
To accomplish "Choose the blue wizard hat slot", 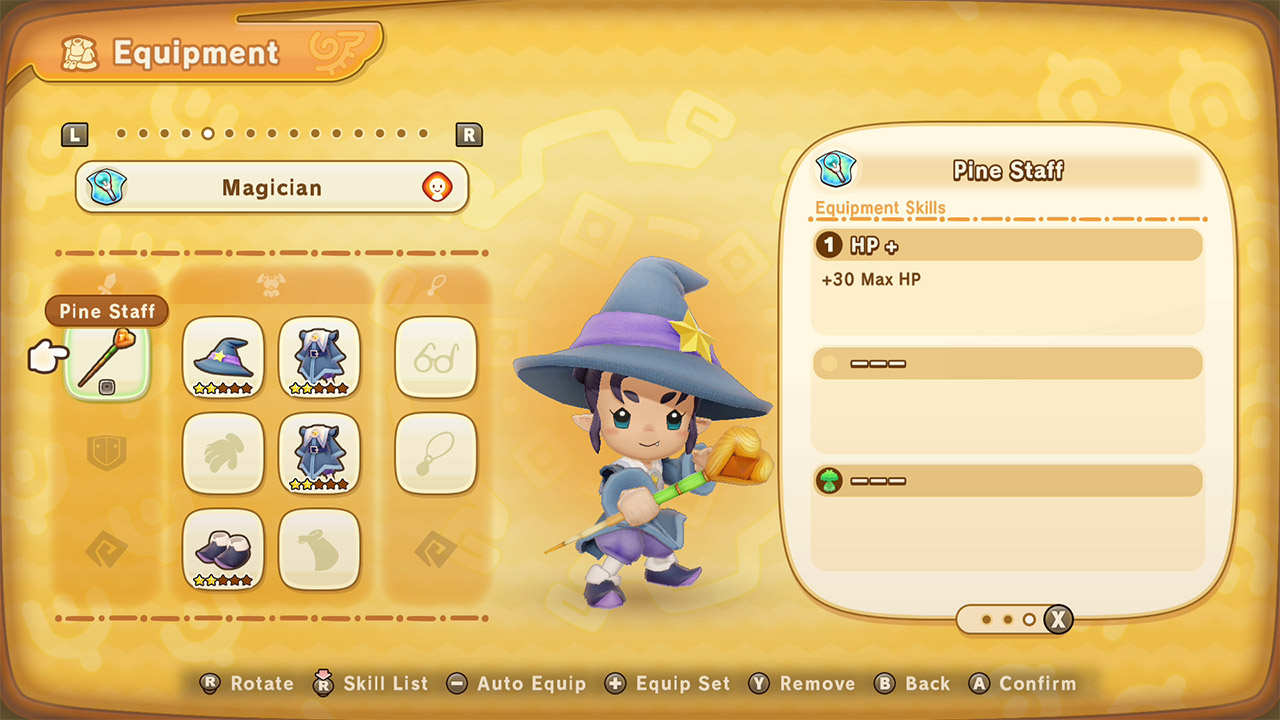I will [223, 357].
